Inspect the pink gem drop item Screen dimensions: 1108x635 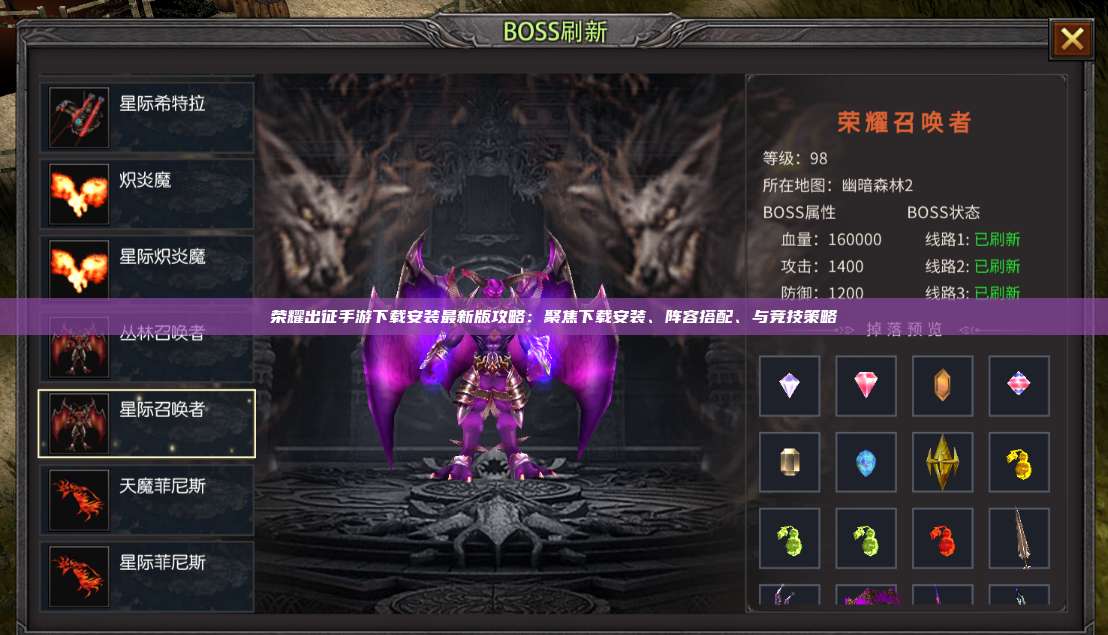point(866,386)
